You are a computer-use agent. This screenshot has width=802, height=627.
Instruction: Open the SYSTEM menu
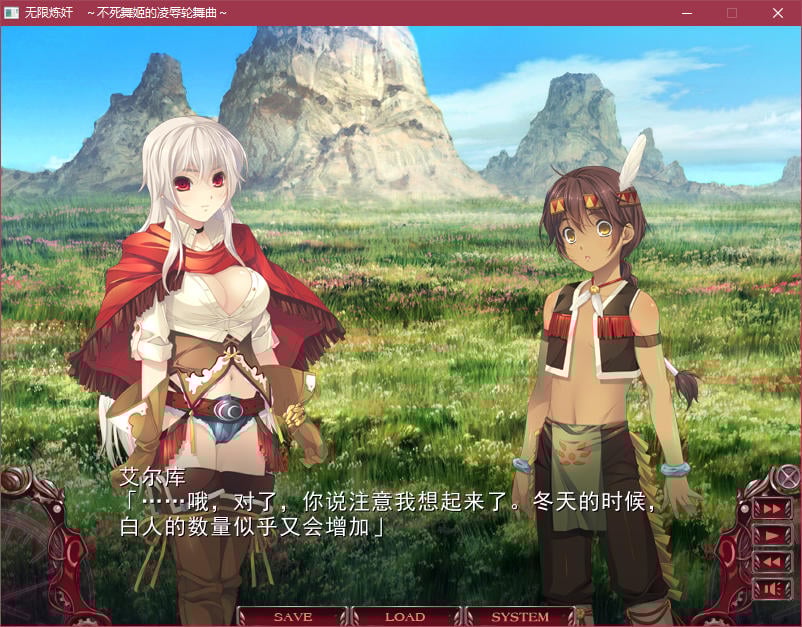(x=520, y=617)
